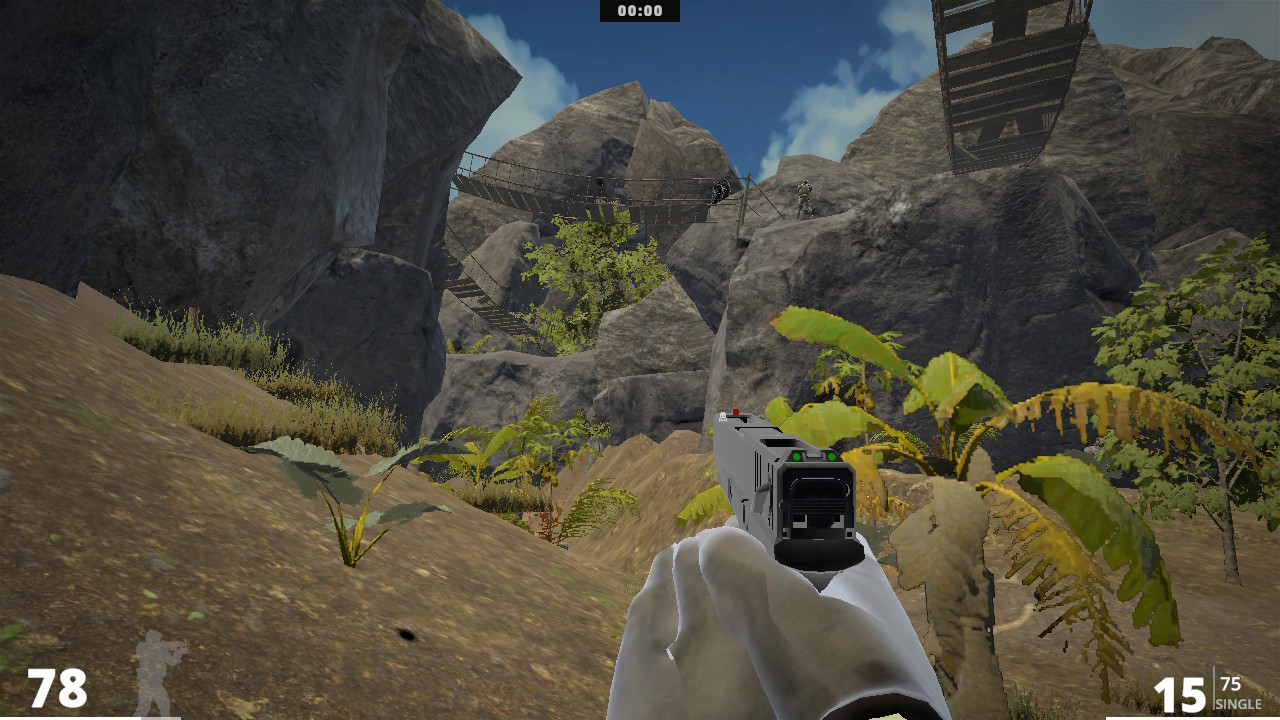The height and width of the screenshot is (720, 1280).
Task: Click the left green sight dot
Action: [797, 456]
